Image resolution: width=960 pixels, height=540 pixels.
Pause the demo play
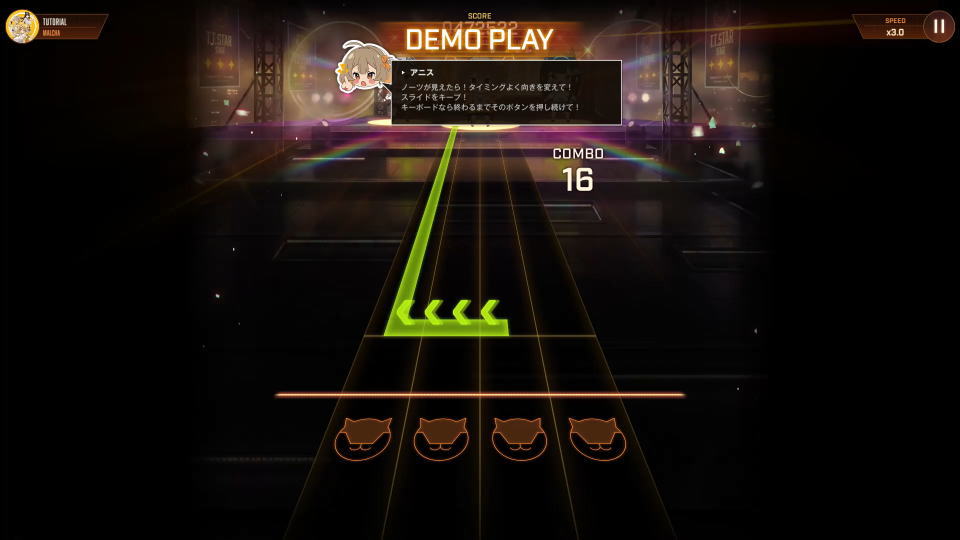[938, 26]
